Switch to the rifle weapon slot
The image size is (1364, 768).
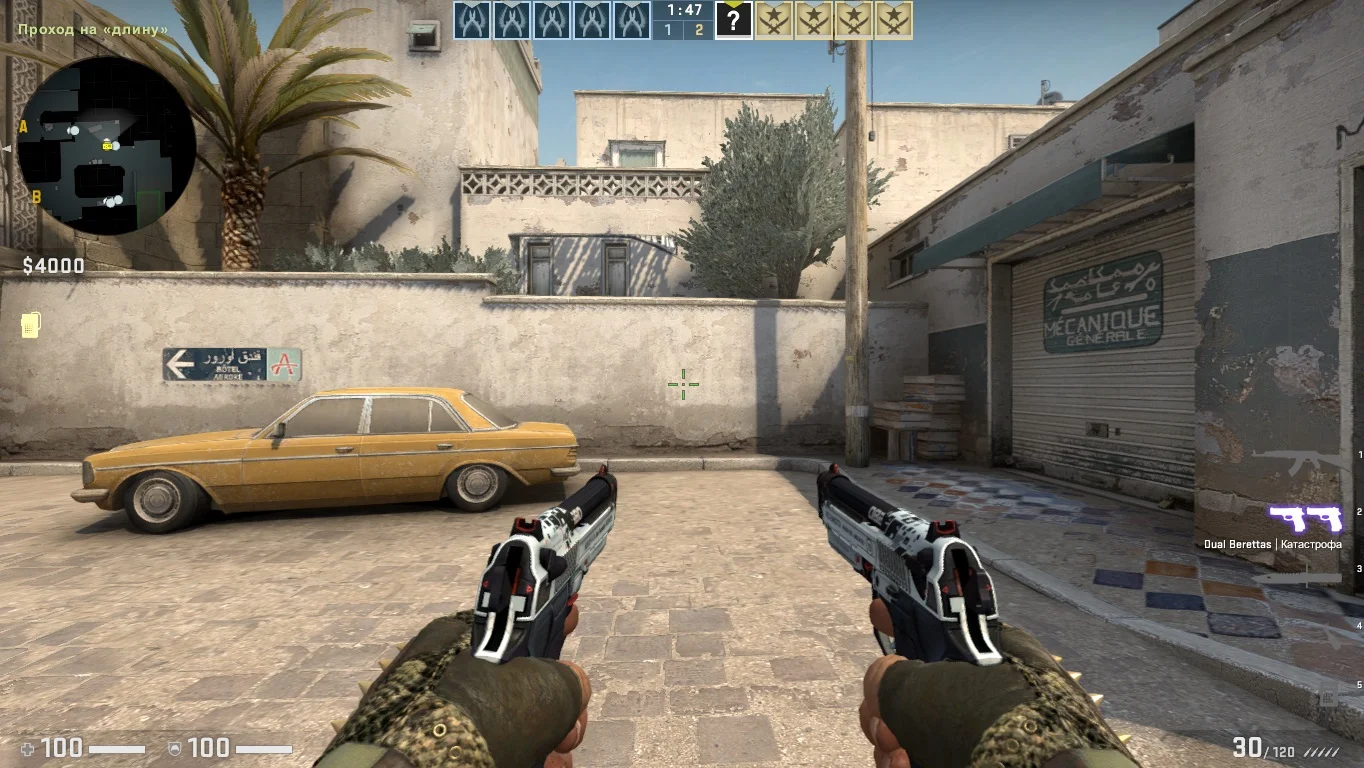(x=1300, y=462)
